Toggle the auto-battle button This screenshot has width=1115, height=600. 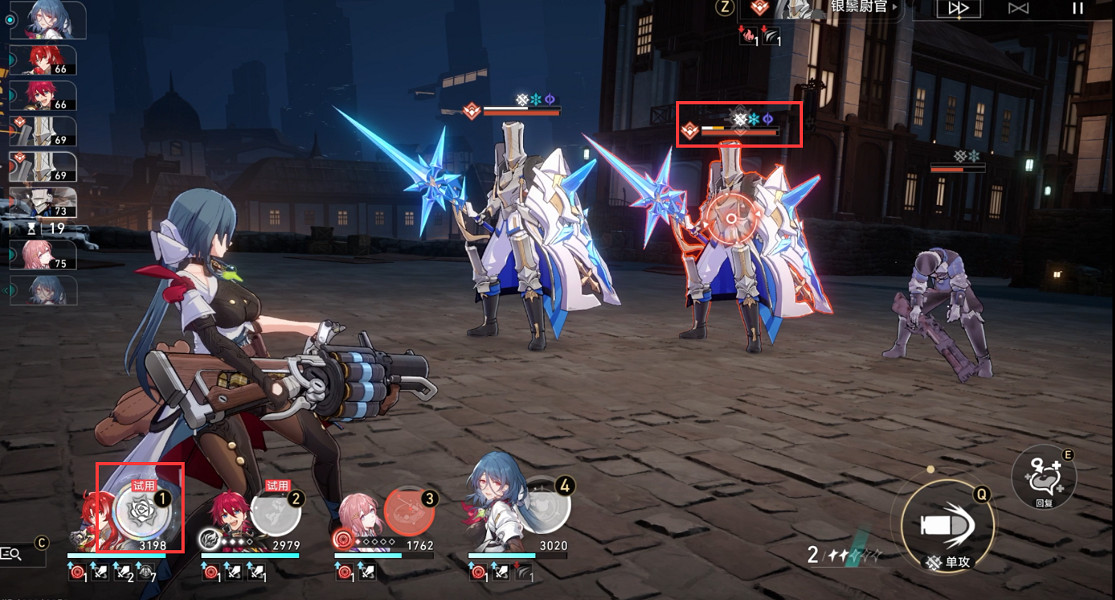[x=1018, y=9]
